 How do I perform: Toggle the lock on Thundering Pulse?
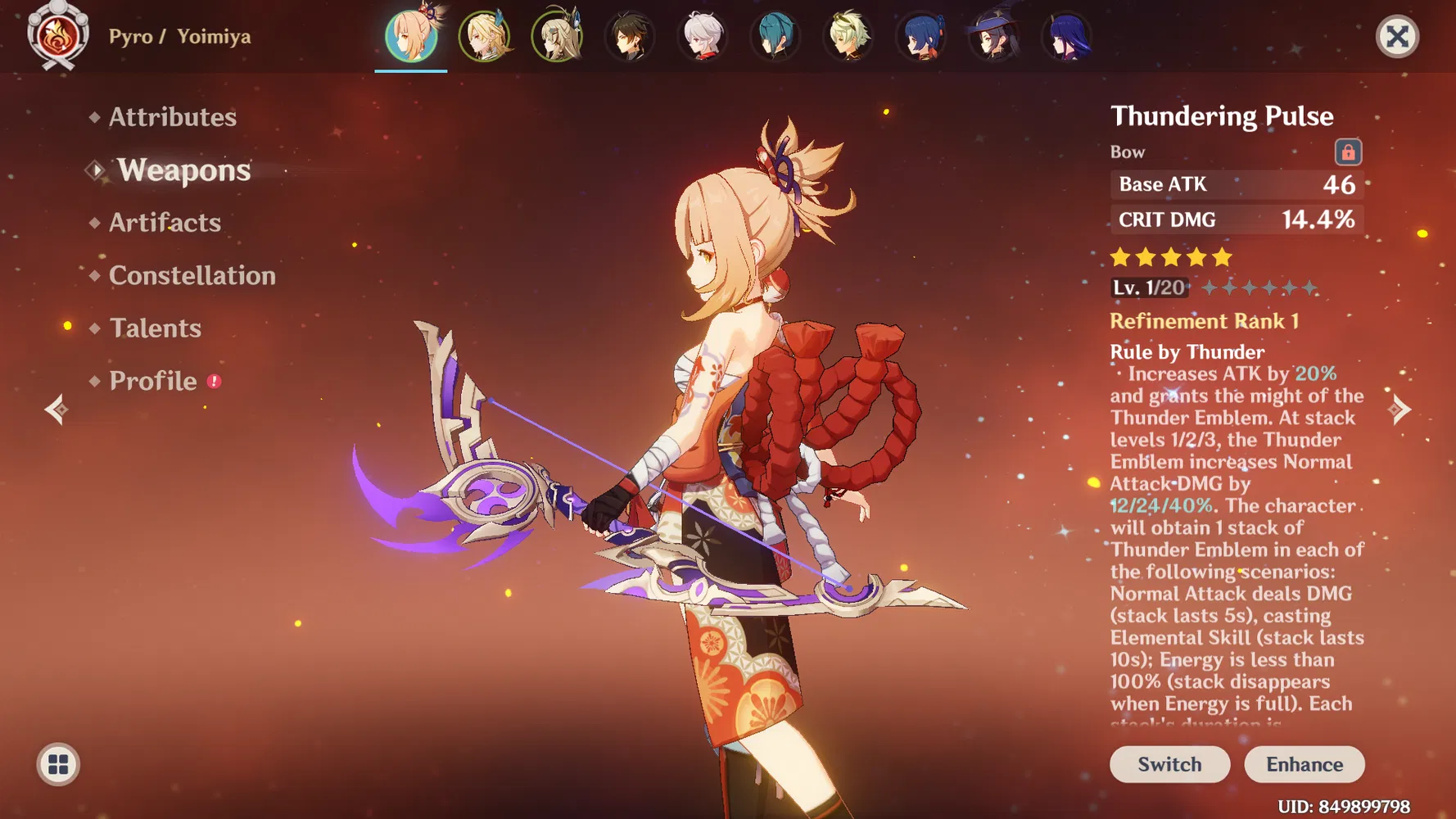[x=1348, y=152]
